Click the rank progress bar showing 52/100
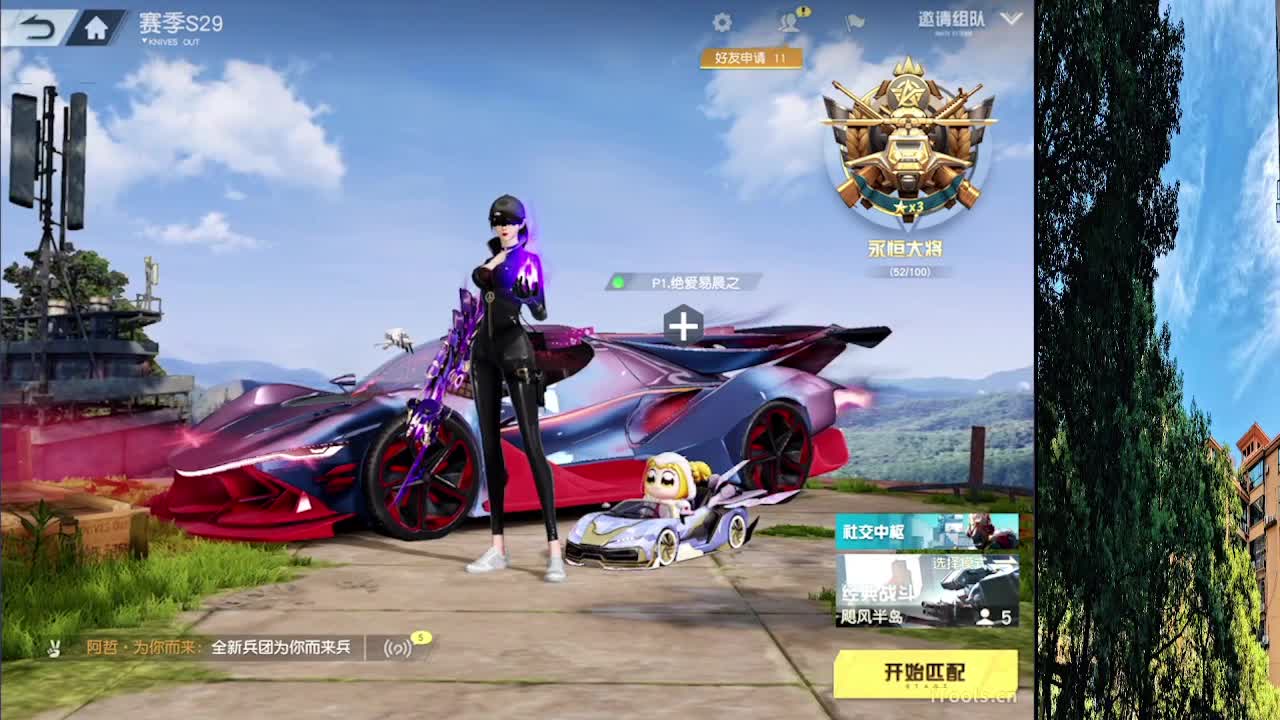 pyautogui.click(x=910, y=270)
